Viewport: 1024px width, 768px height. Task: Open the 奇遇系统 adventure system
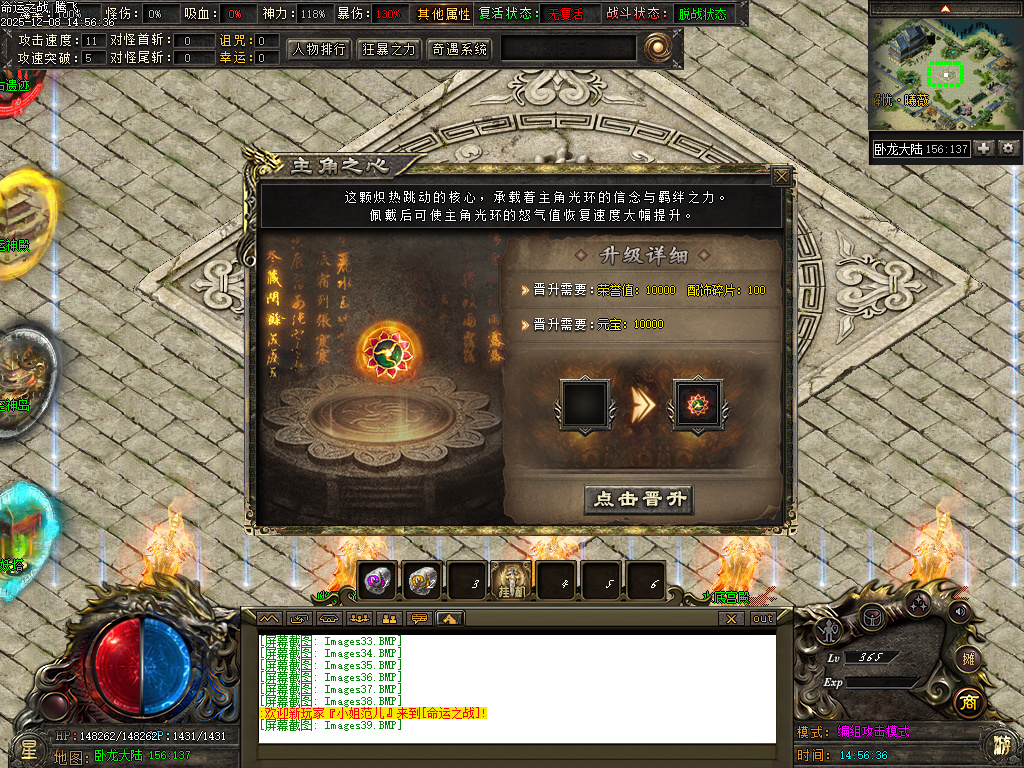pyautogui.click(x=460, y=49)
